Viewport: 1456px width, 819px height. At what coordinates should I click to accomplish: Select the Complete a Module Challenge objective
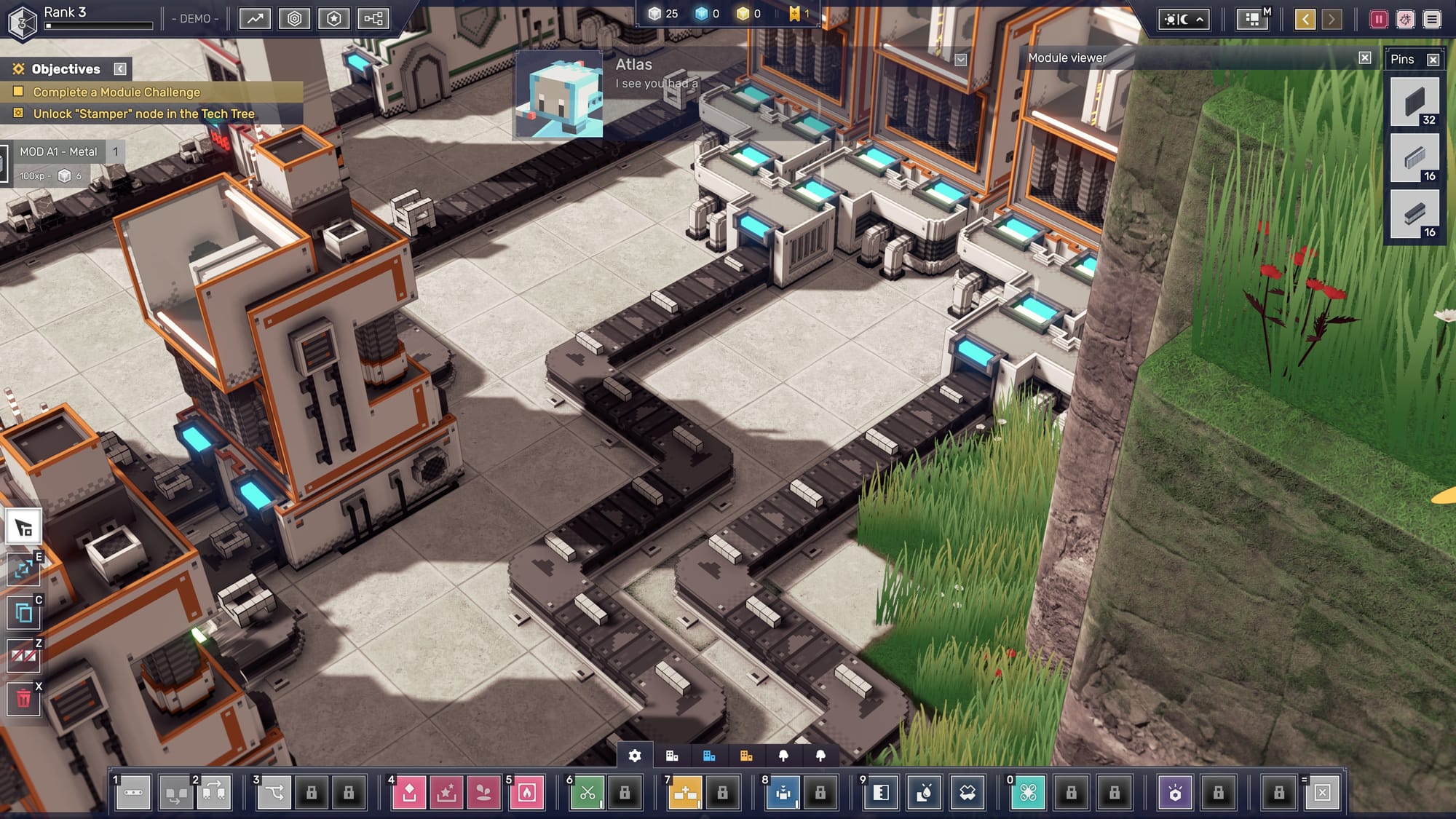pyautogui.click(x=116, y=92)
